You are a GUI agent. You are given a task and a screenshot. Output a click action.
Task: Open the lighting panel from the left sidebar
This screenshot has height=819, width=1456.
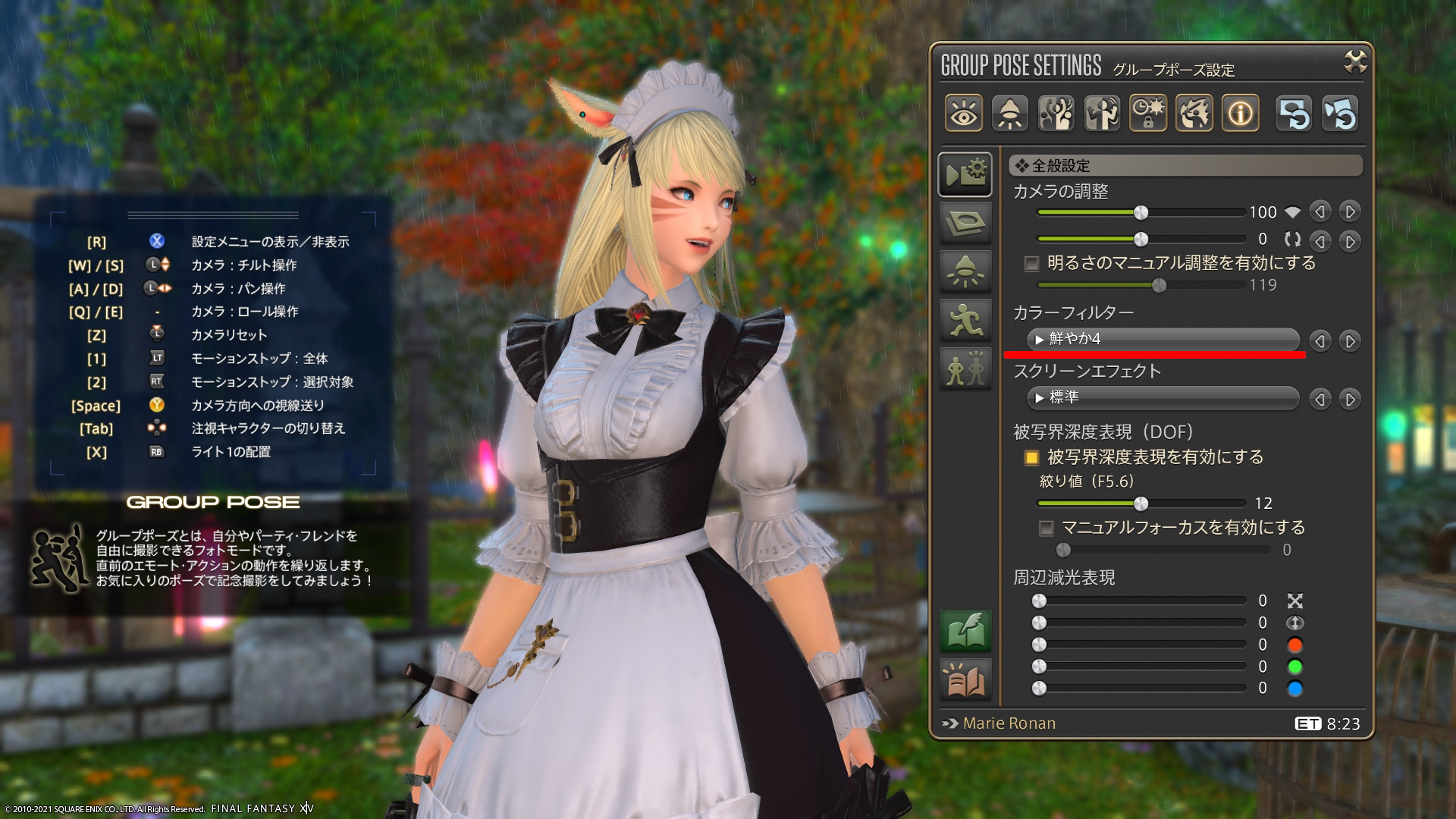click(x=965, y=270)
